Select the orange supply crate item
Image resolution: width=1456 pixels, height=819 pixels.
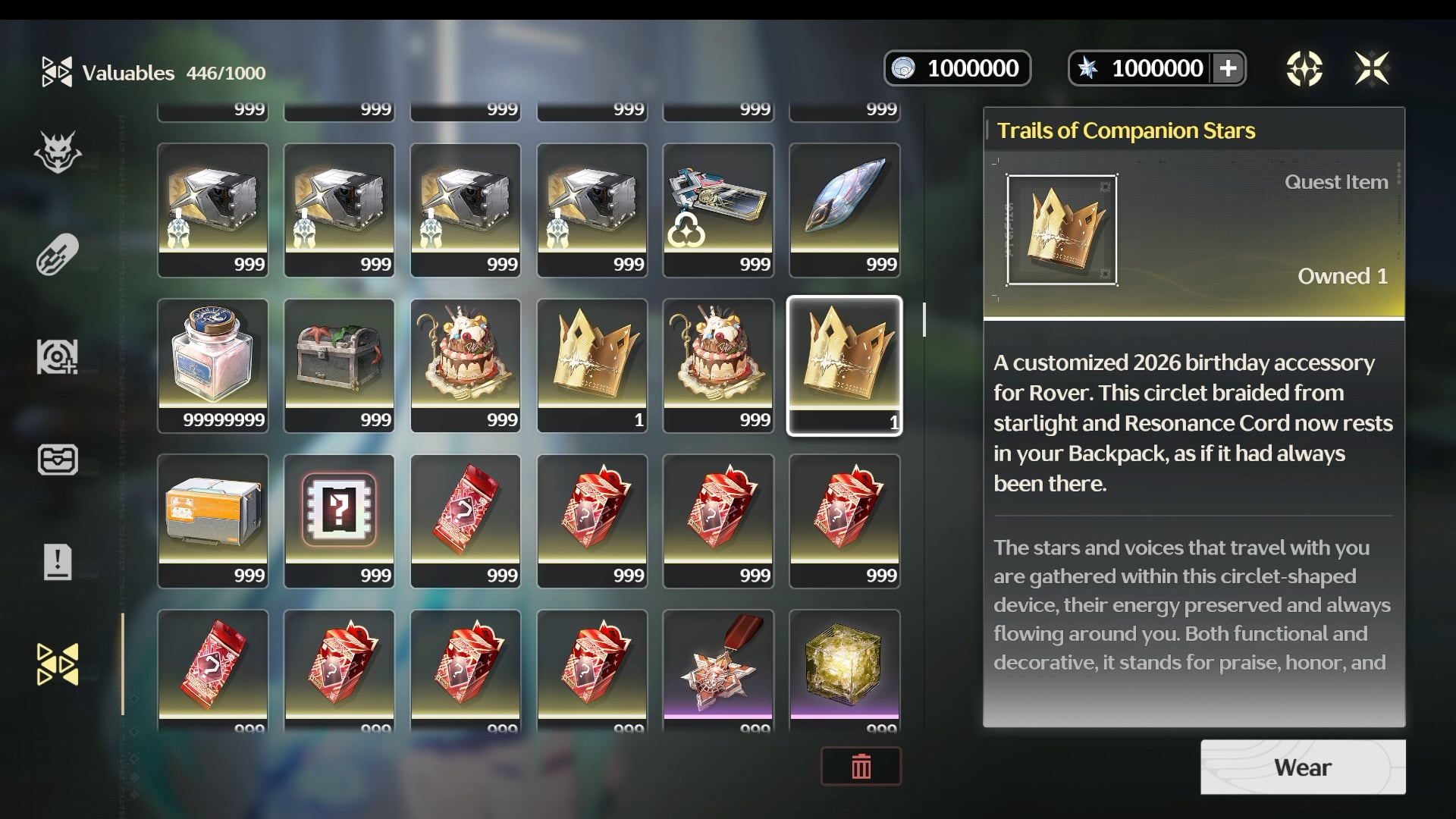click(212, 520)
